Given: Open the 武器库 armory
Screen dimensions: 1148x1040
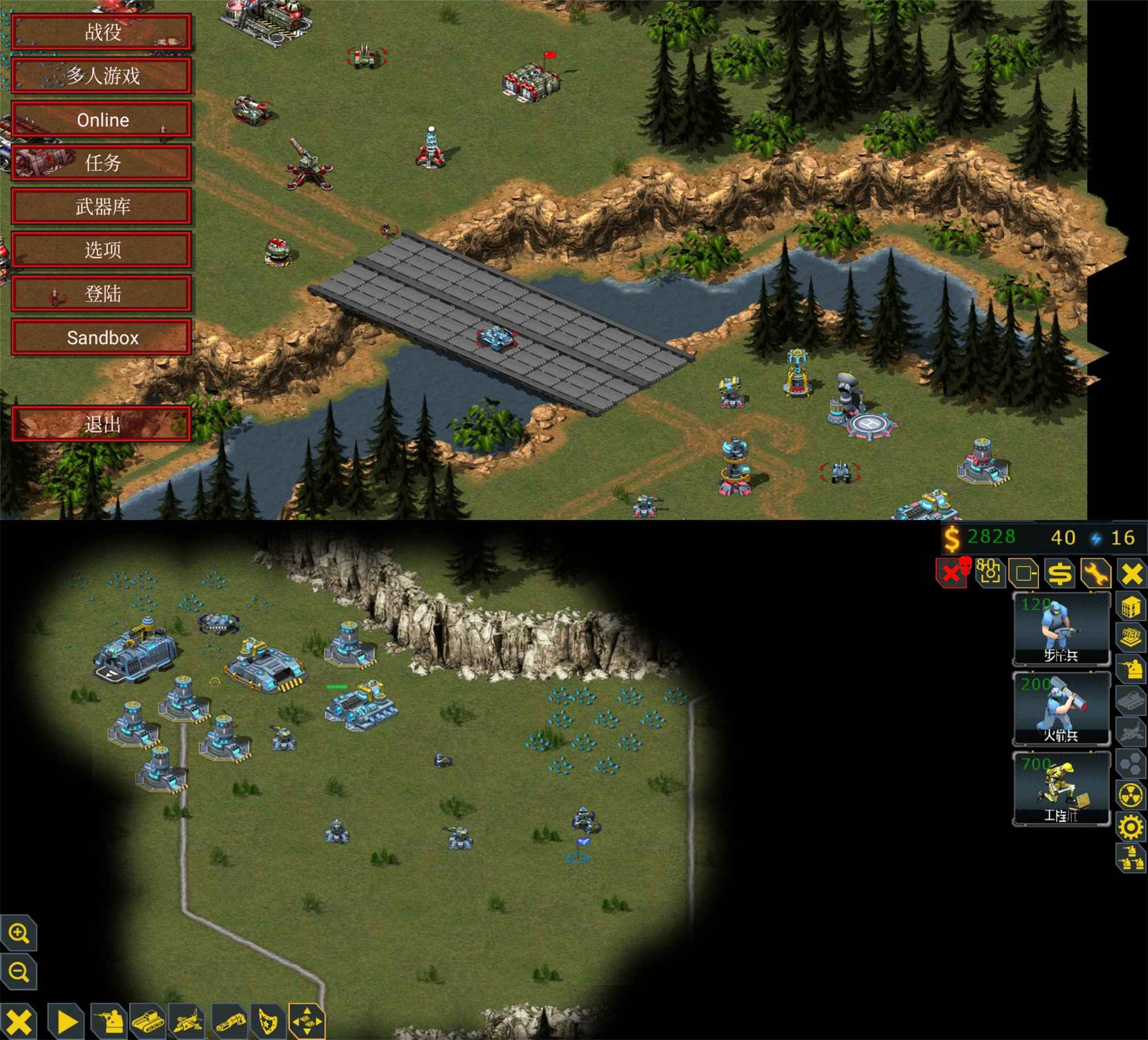Looking at the screenshot, I should click(101, 207).
